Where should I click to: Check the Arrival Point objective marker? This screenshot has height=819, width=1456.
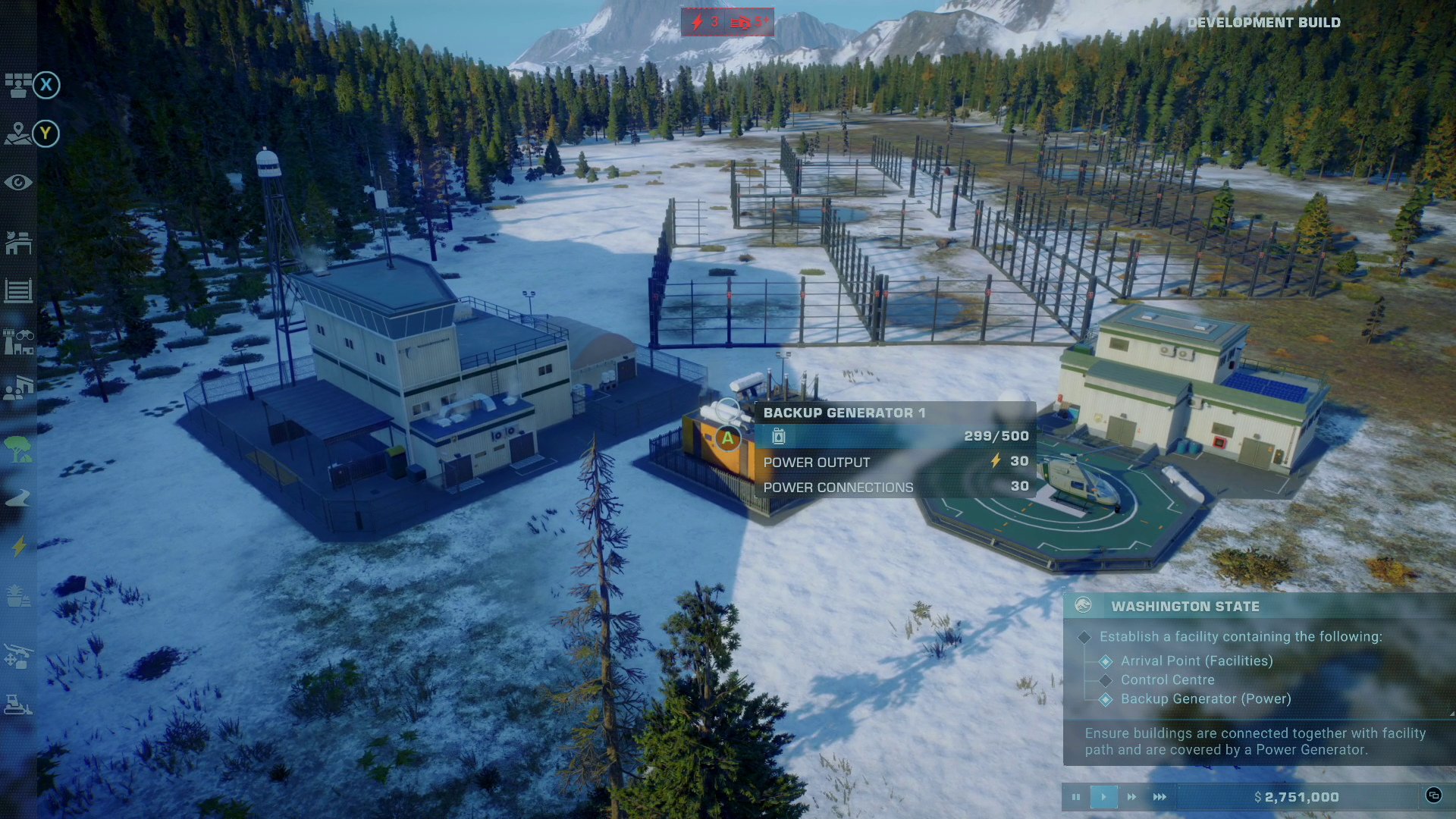point(1104,661)
